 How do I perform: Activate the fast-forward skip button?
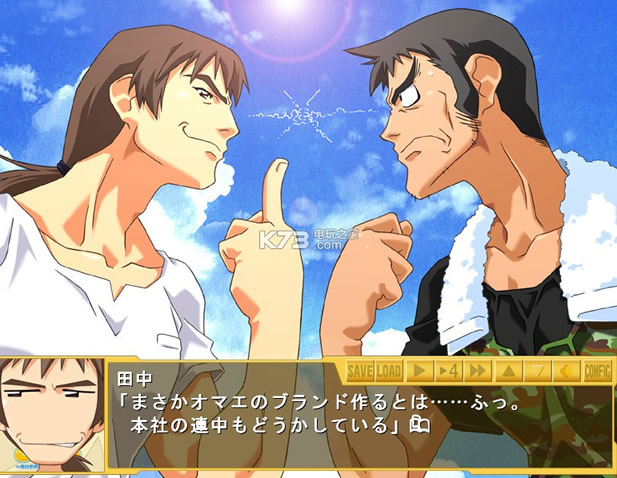(x=479, y=371)
